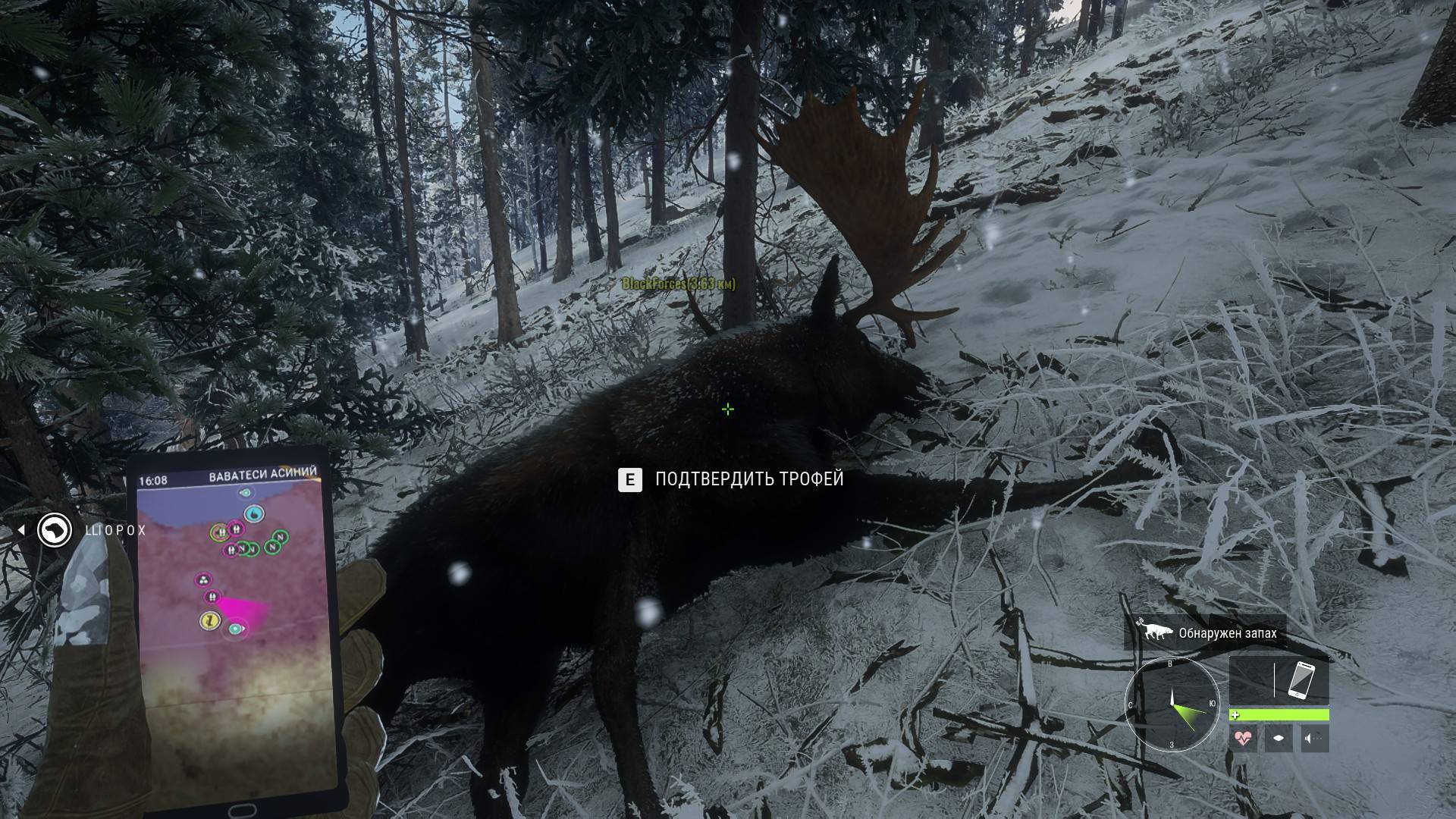
Task: Click the lower eye marker near the pink cone
Action: pos(235,628)
